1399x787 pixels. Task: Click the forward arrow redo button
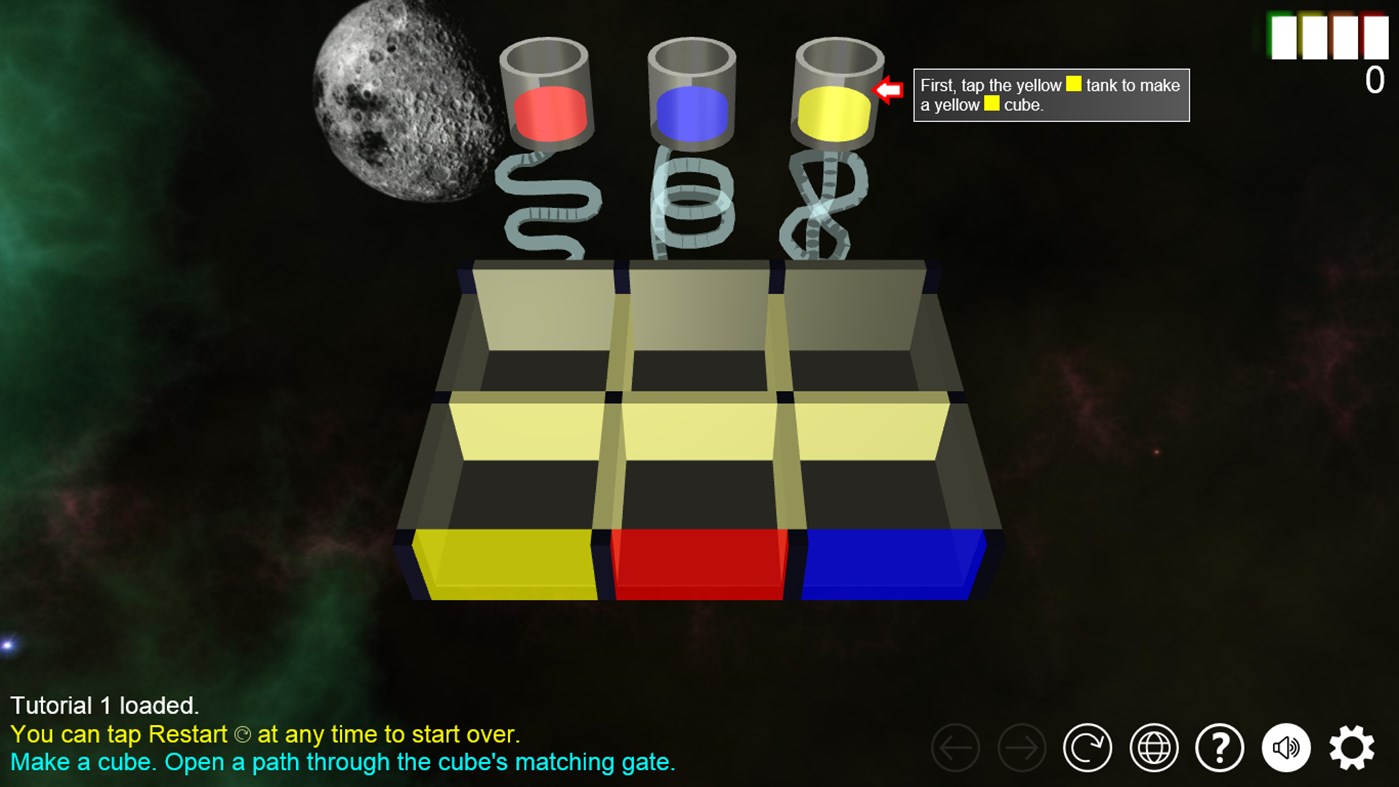tap(1021, 747)
